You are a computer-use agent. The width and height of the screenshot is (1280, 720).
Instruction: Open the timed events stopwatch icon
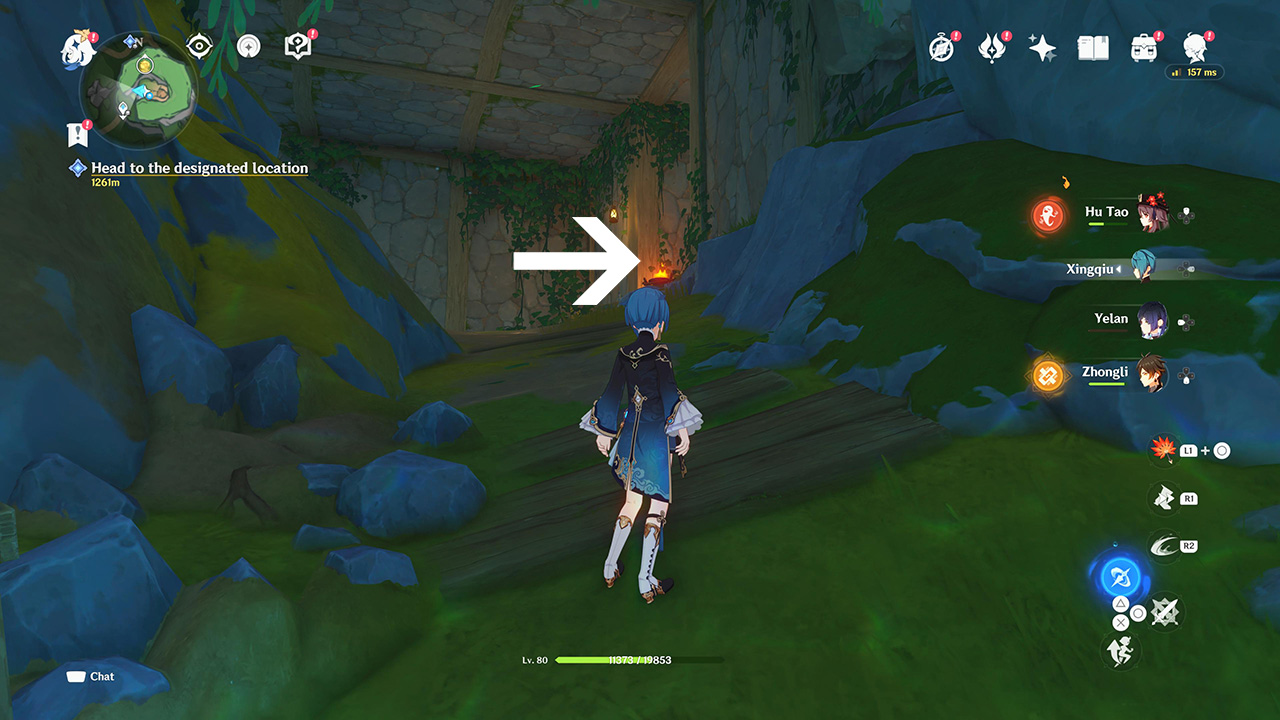pyautogui.click(x=941, y=47)
